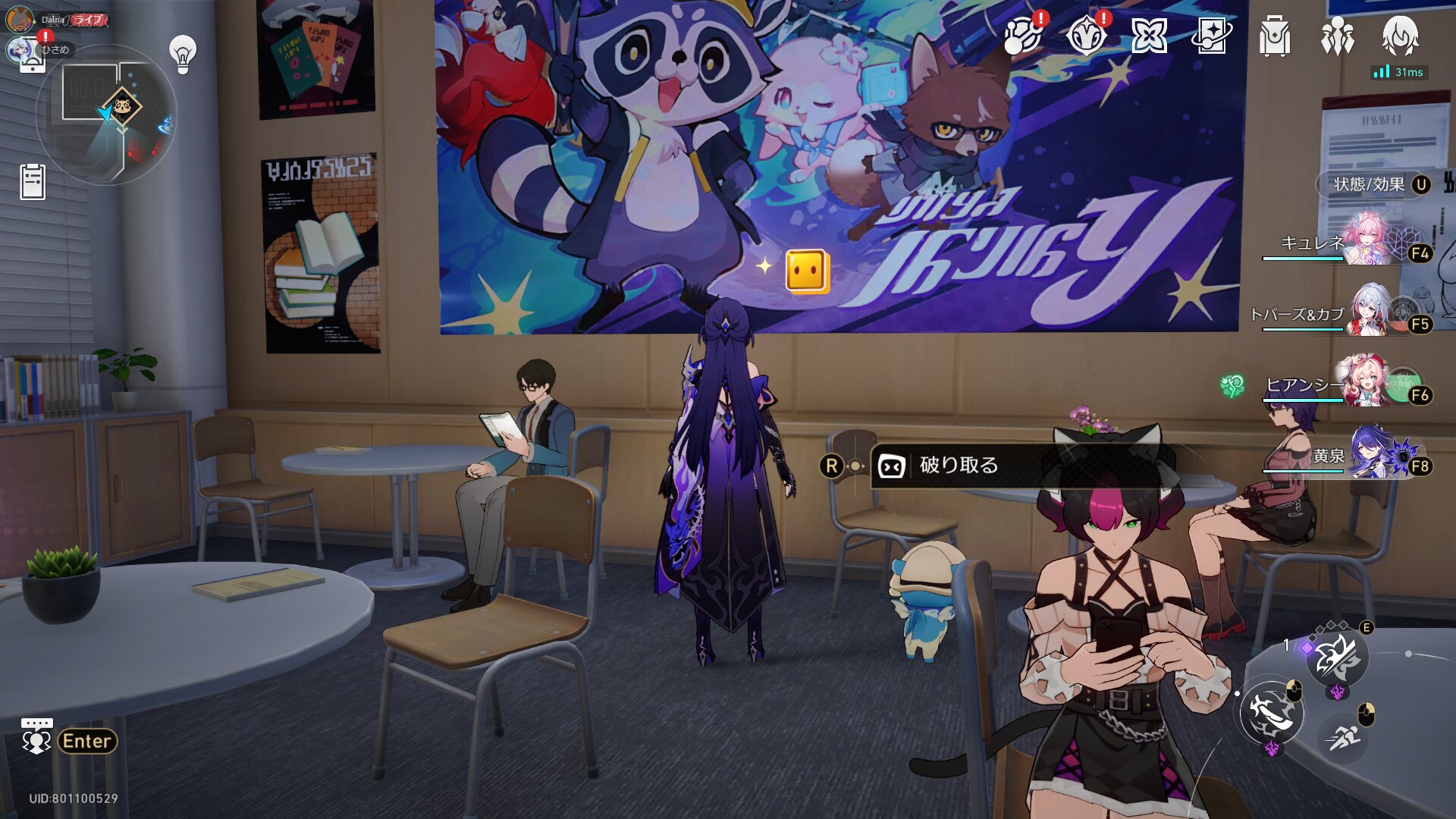Open the mission clipboard icon
The width and height of the screenshot is (1456, 819).
coord(33,182)
